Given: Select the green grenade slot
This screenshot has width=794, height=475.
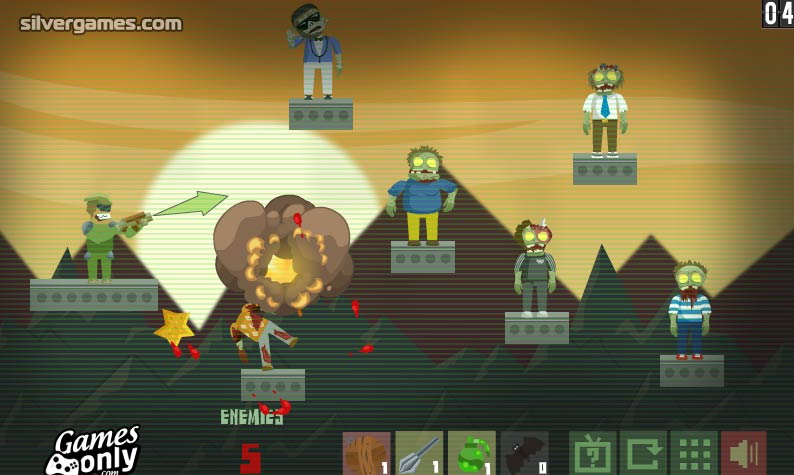Looking at the screenshot, I should tap(472, 453).
